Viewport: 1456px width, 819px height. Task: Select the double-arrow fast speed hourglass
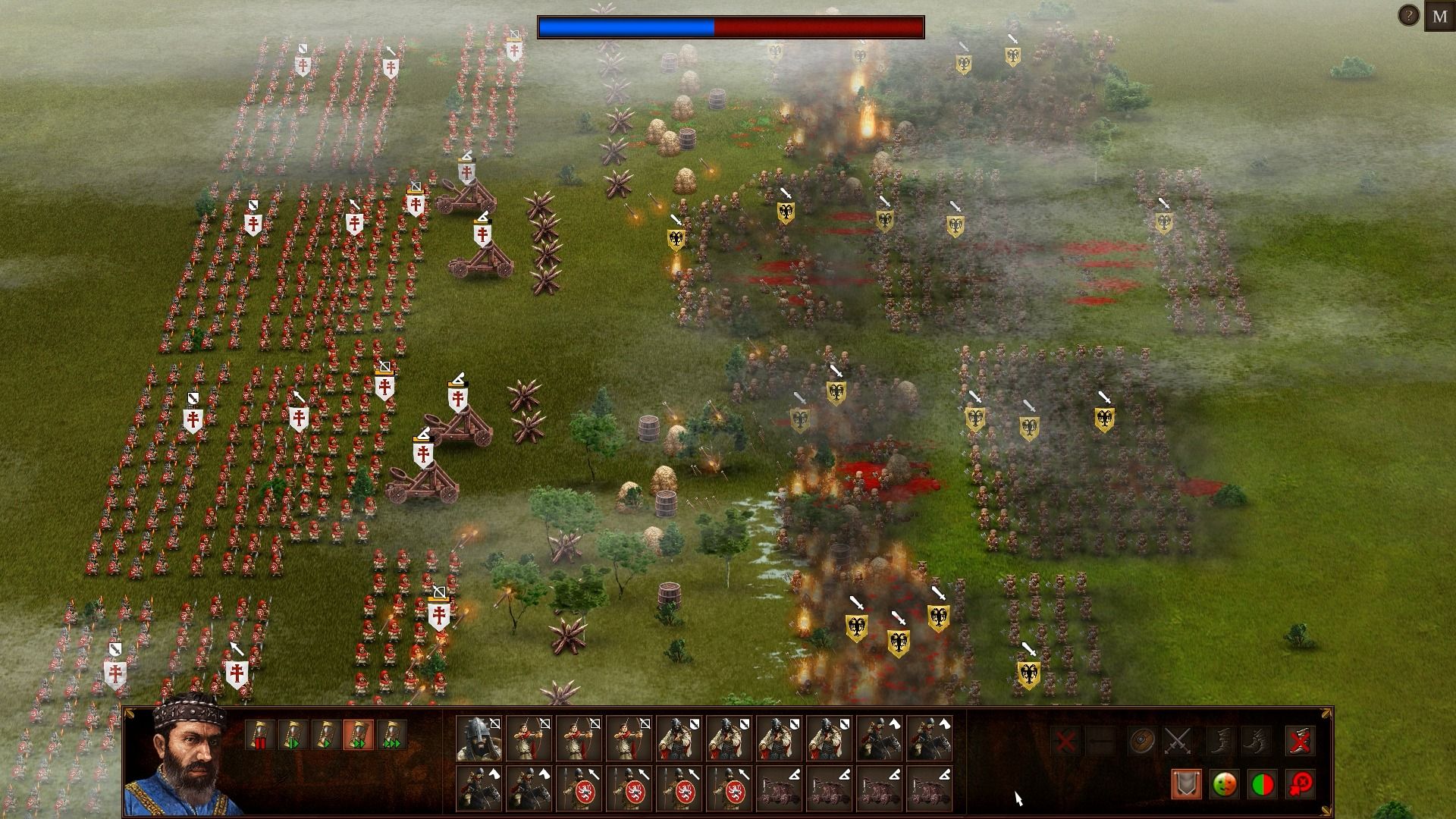[x=359, y=735]
